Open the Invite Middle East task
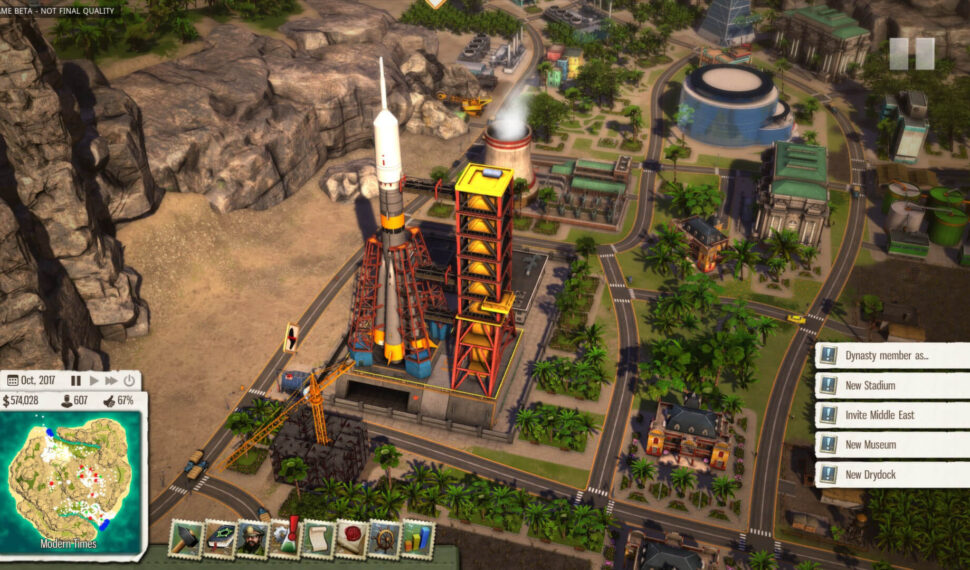The image size is (970, 570). coord(893,415)
